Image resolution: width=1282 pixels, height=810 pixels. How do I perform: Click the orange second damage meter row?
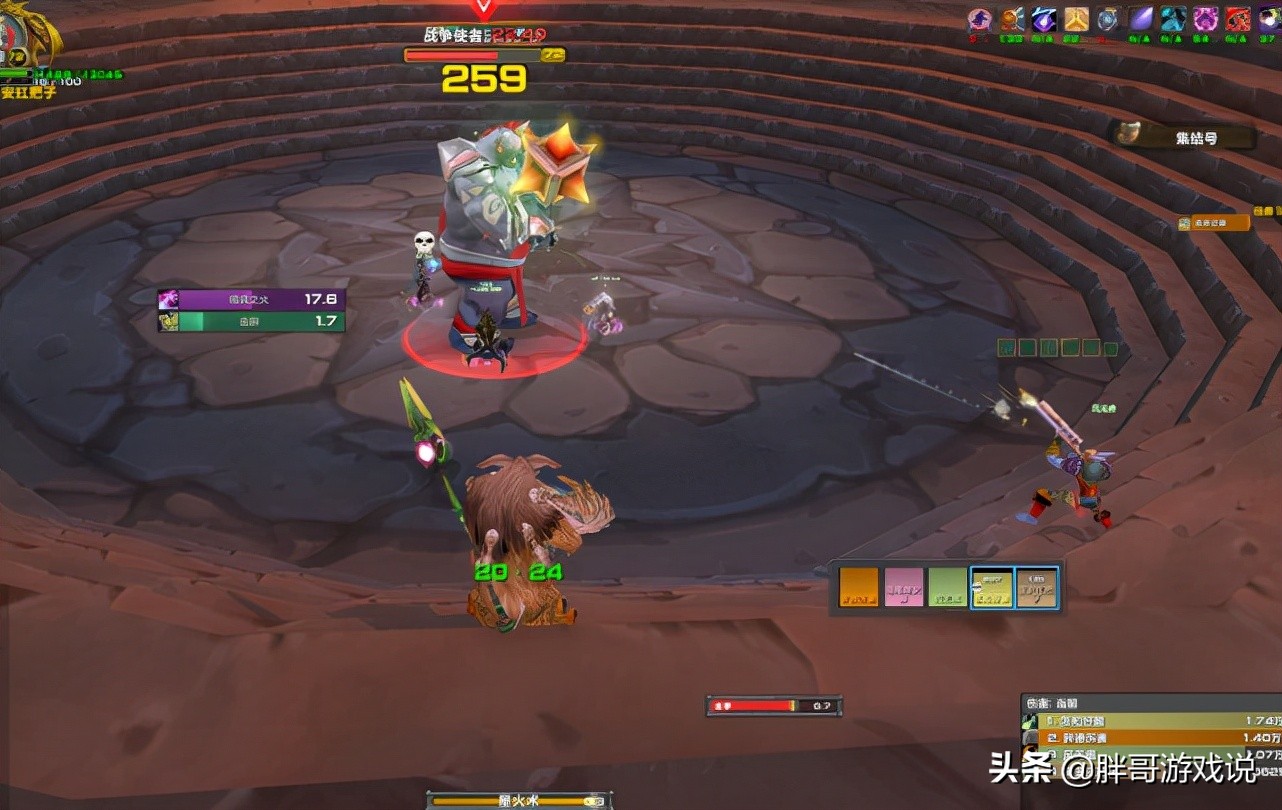click(1150, 738)
